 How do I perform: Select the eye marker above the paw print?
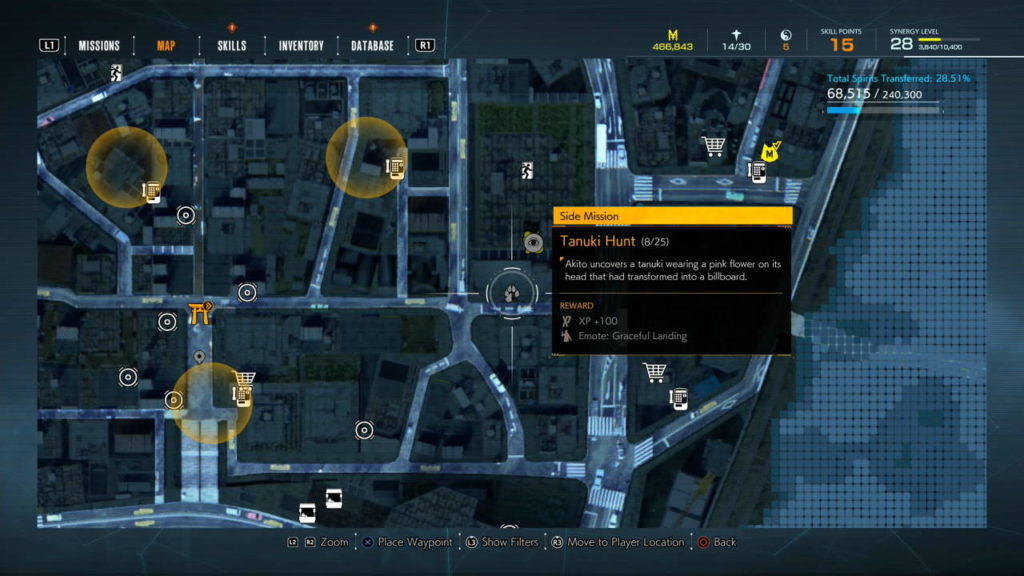533,242
